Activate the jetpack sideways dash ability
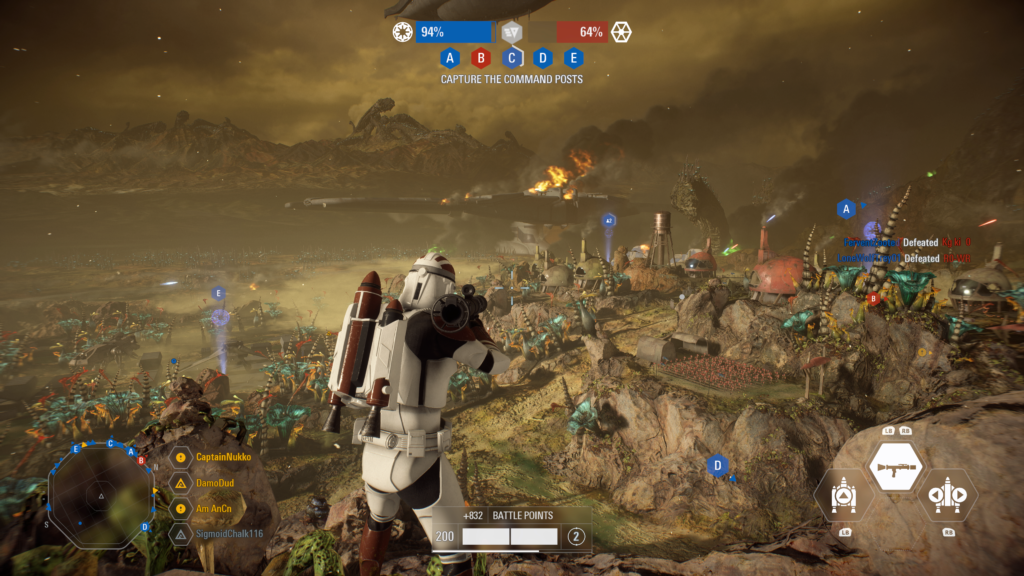 946,496
